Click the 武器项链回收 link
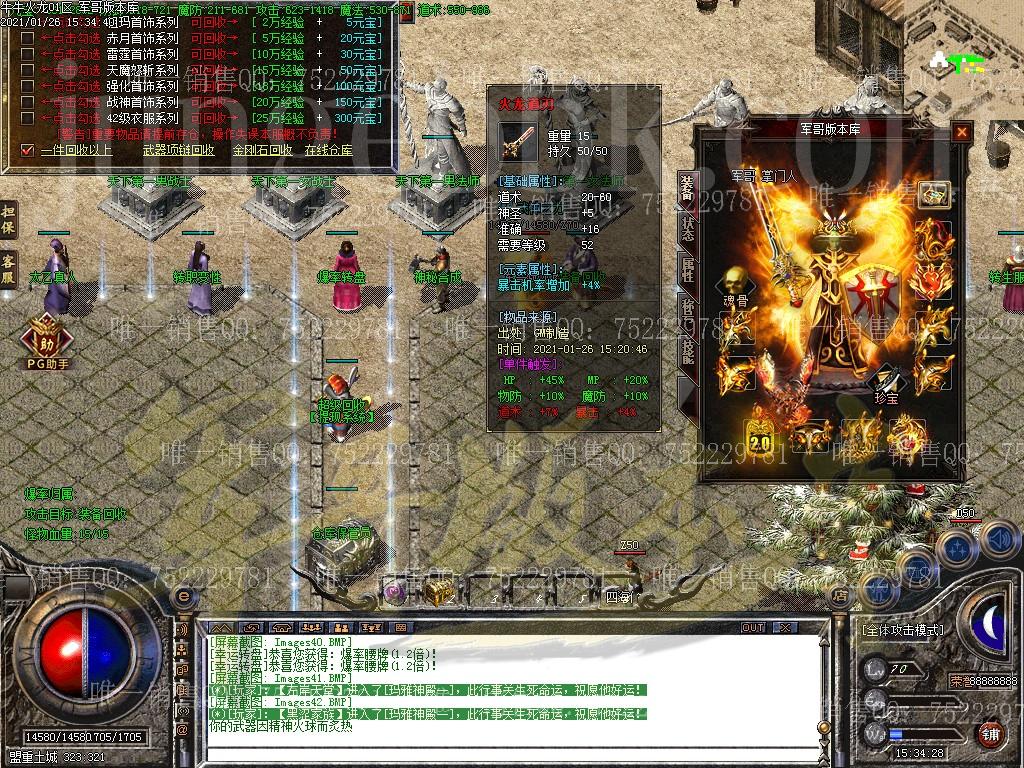Viewport: 1024px width, 768px height. 178,150
